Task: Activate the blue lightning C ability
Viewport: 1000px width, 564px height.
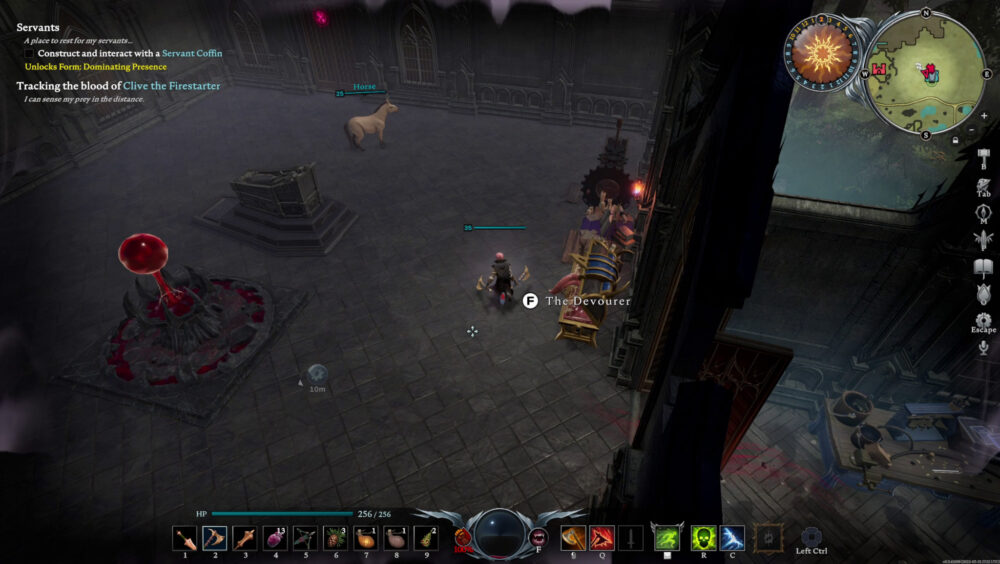Action: point(732,539)
